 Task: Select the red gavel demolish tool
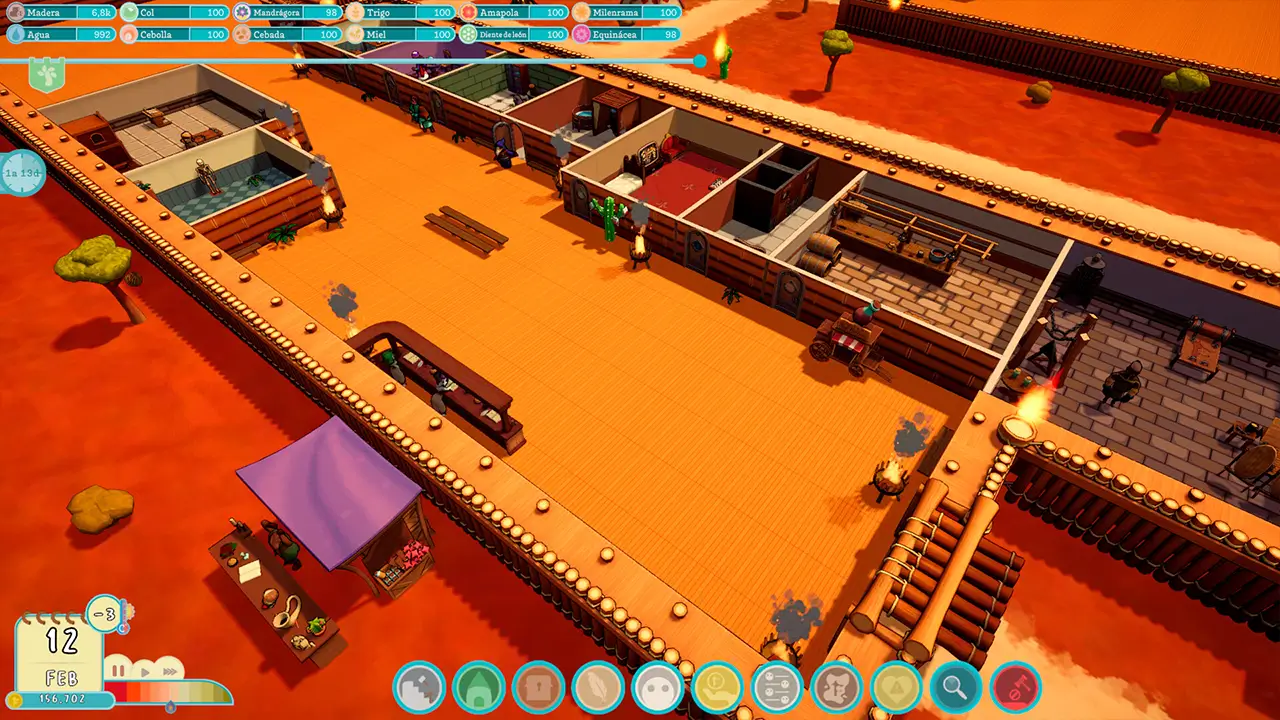pos(1015,688)
